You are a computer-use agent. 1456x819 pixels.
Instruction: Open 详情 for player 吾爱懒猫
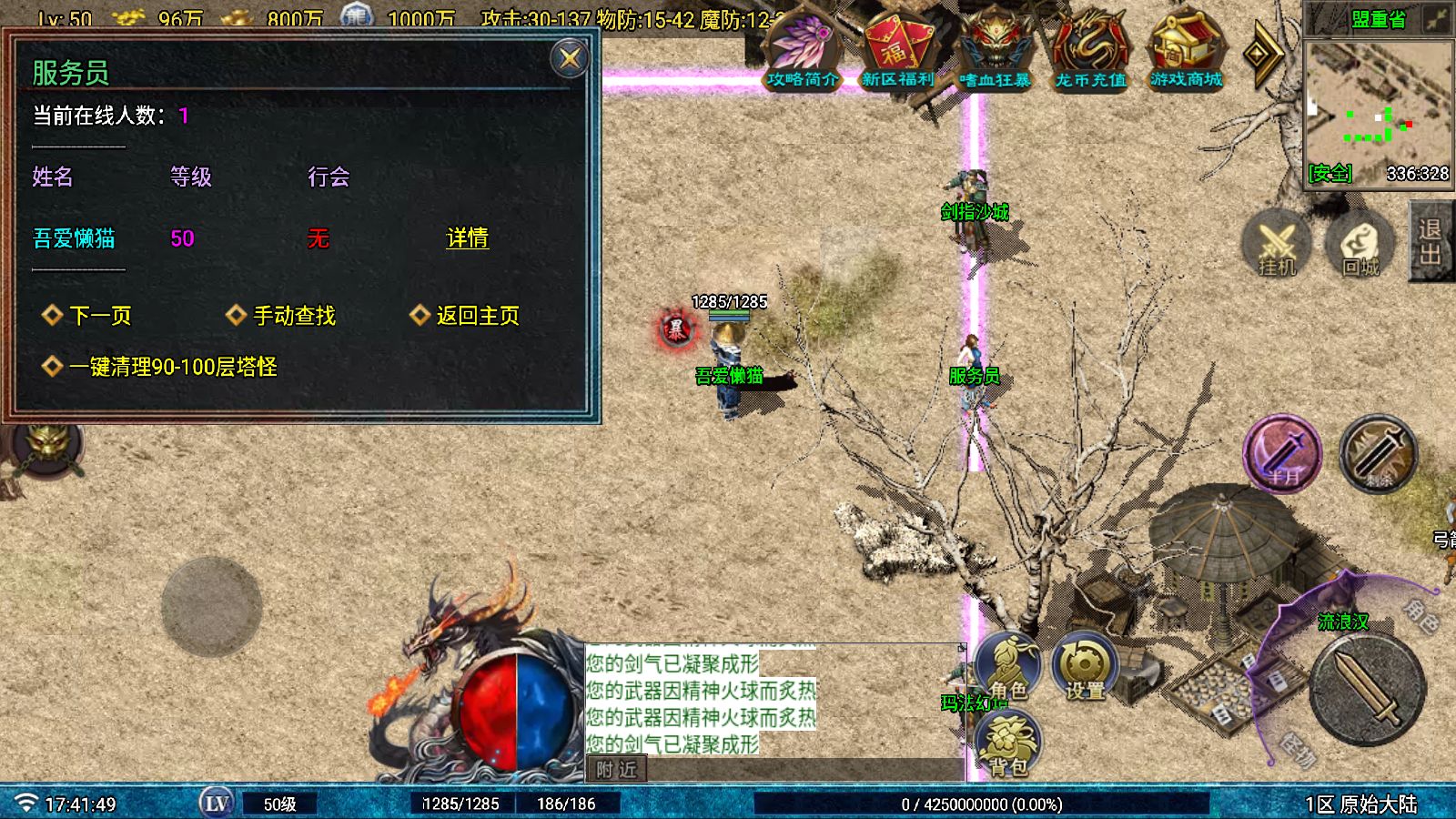pyautogui.click(x=467, y=238)
